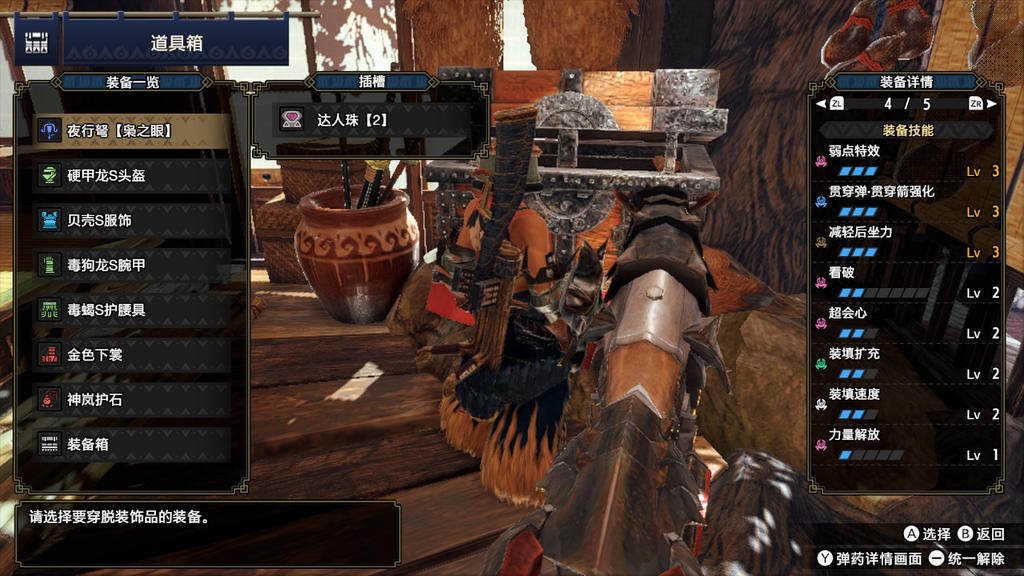Select the 神岚护石 talisman entry
1024x576 pixels.
pos(132,399)
